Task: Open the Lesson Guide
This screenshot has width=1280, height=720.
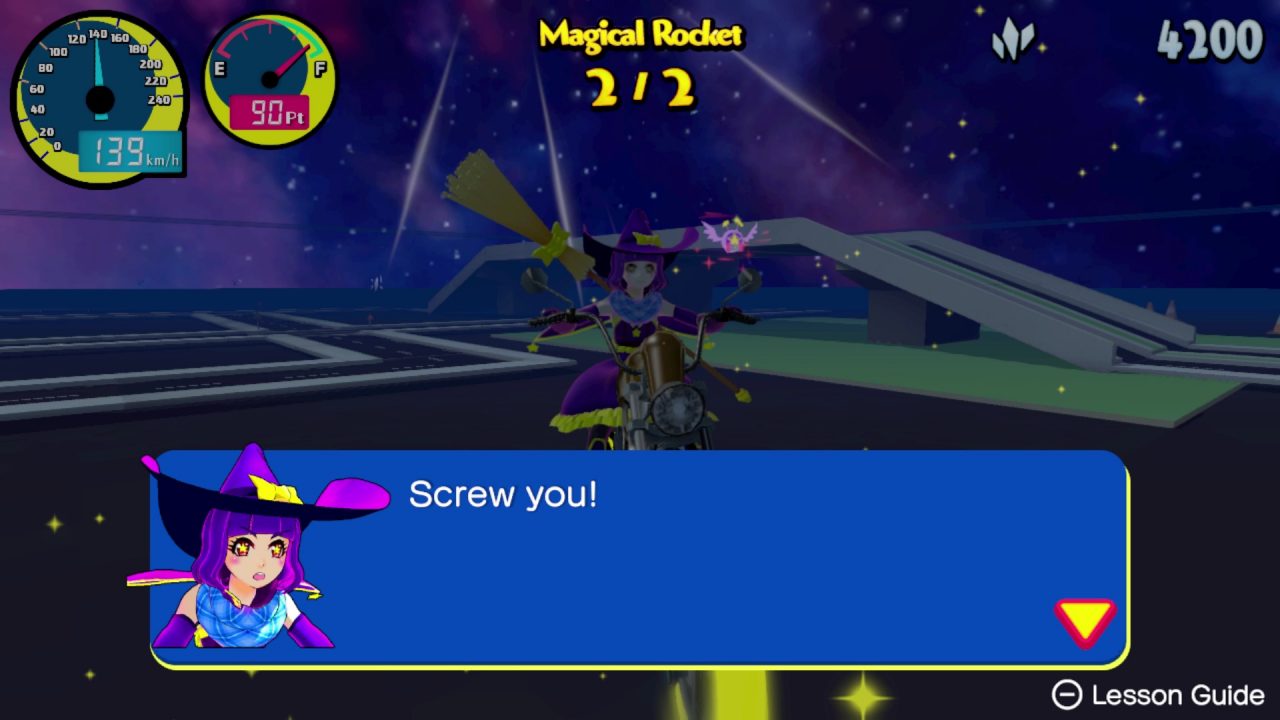Action: point(1158,695)
